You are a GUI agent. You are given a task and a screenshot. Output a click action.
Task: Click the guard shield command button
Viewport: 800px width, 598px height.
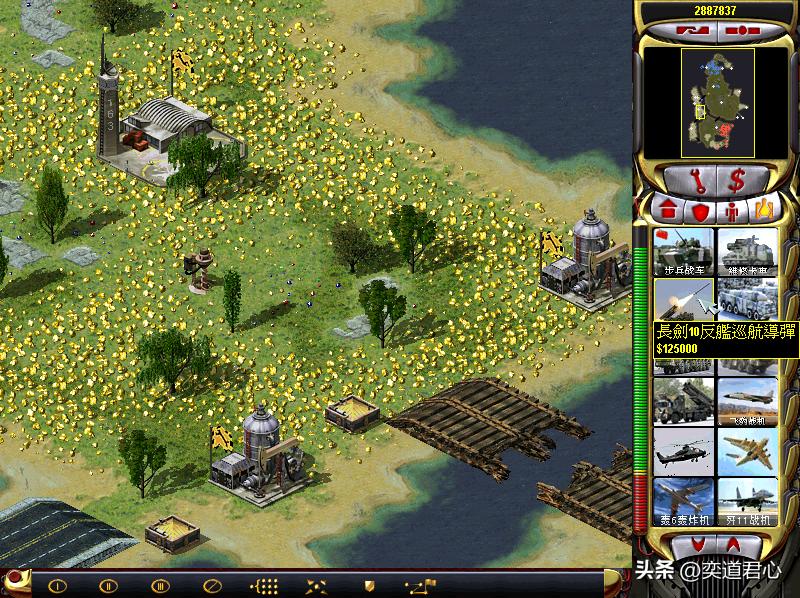(x=369, y=585)
